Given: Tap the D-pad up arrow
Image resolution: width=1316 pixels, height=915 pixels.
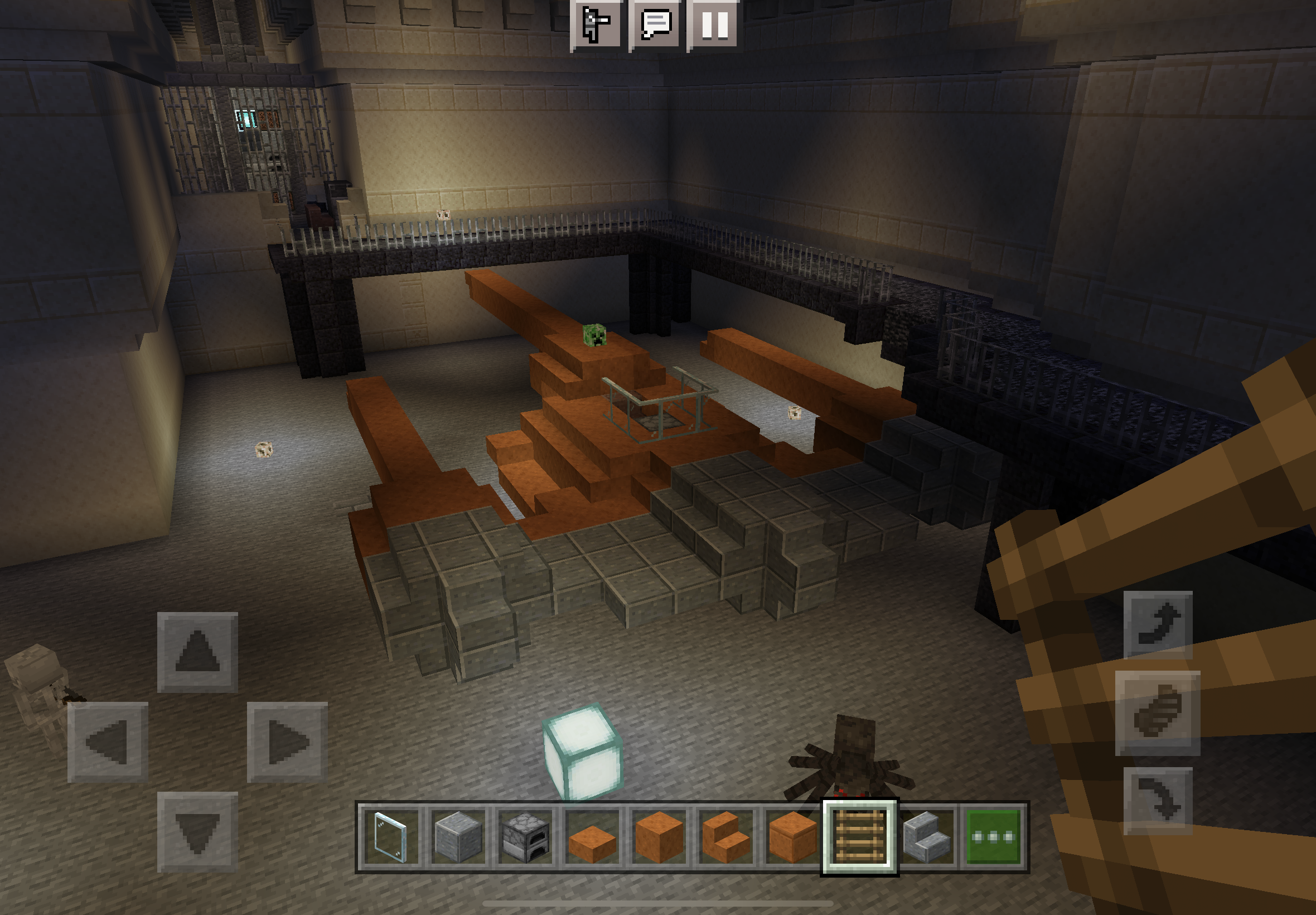Looking at the screenshot, I should pos(197,652).
